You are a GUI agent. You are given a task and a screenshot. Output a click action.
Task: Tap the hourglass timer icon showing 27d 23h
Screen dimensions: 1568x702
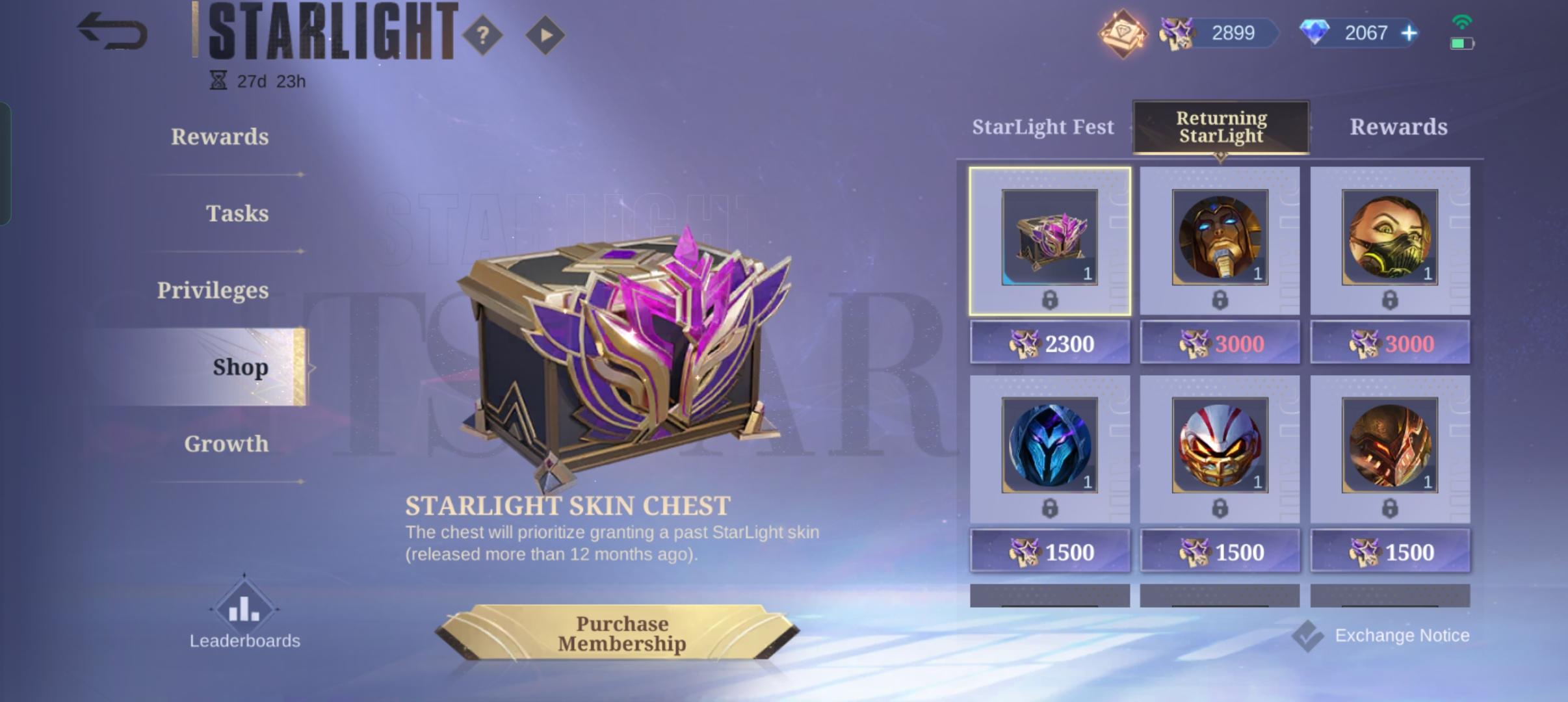tap(220, 79)
